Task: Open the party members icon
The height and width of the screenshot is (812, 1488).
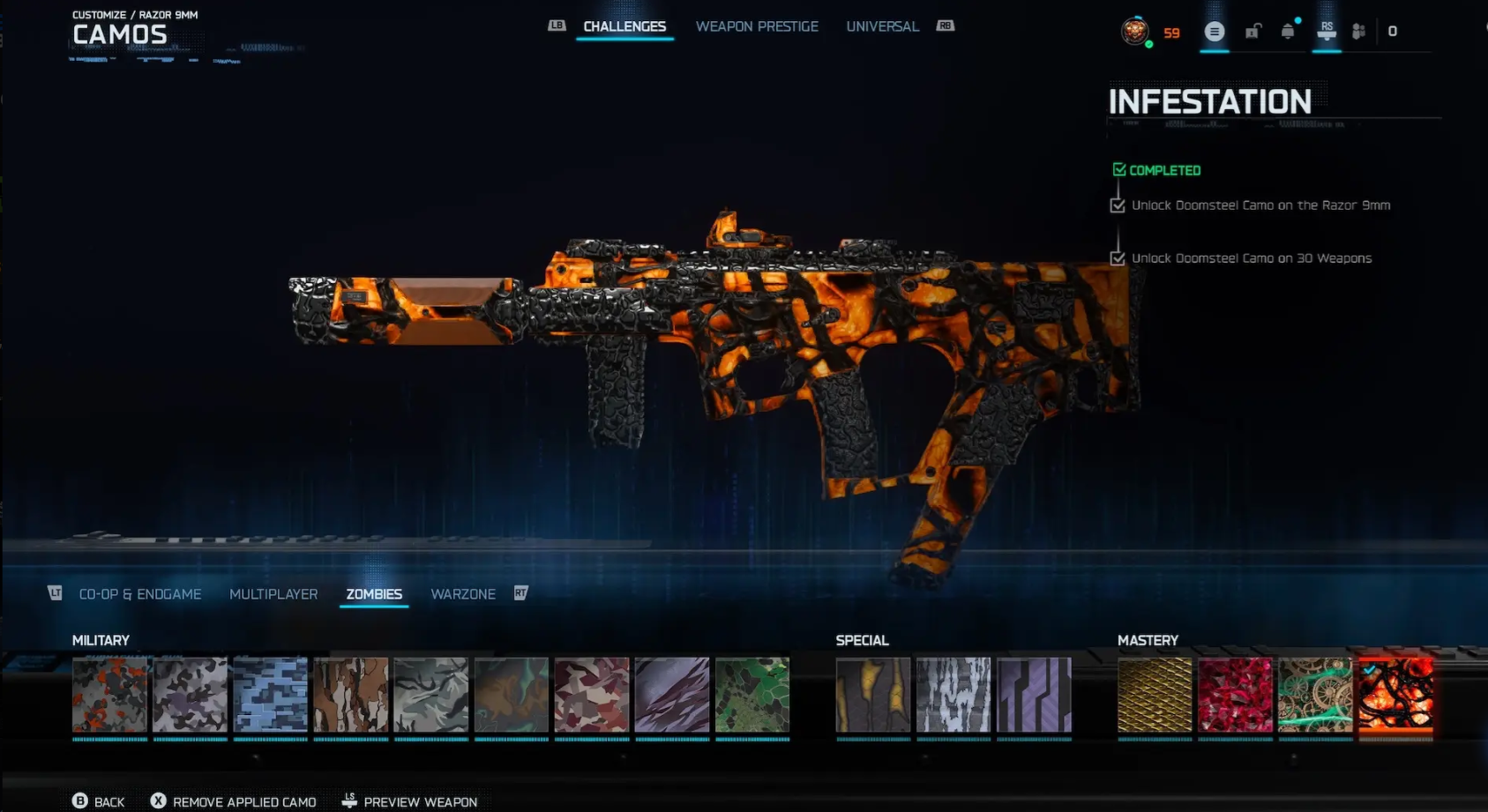Action: tap(1359, 31)
